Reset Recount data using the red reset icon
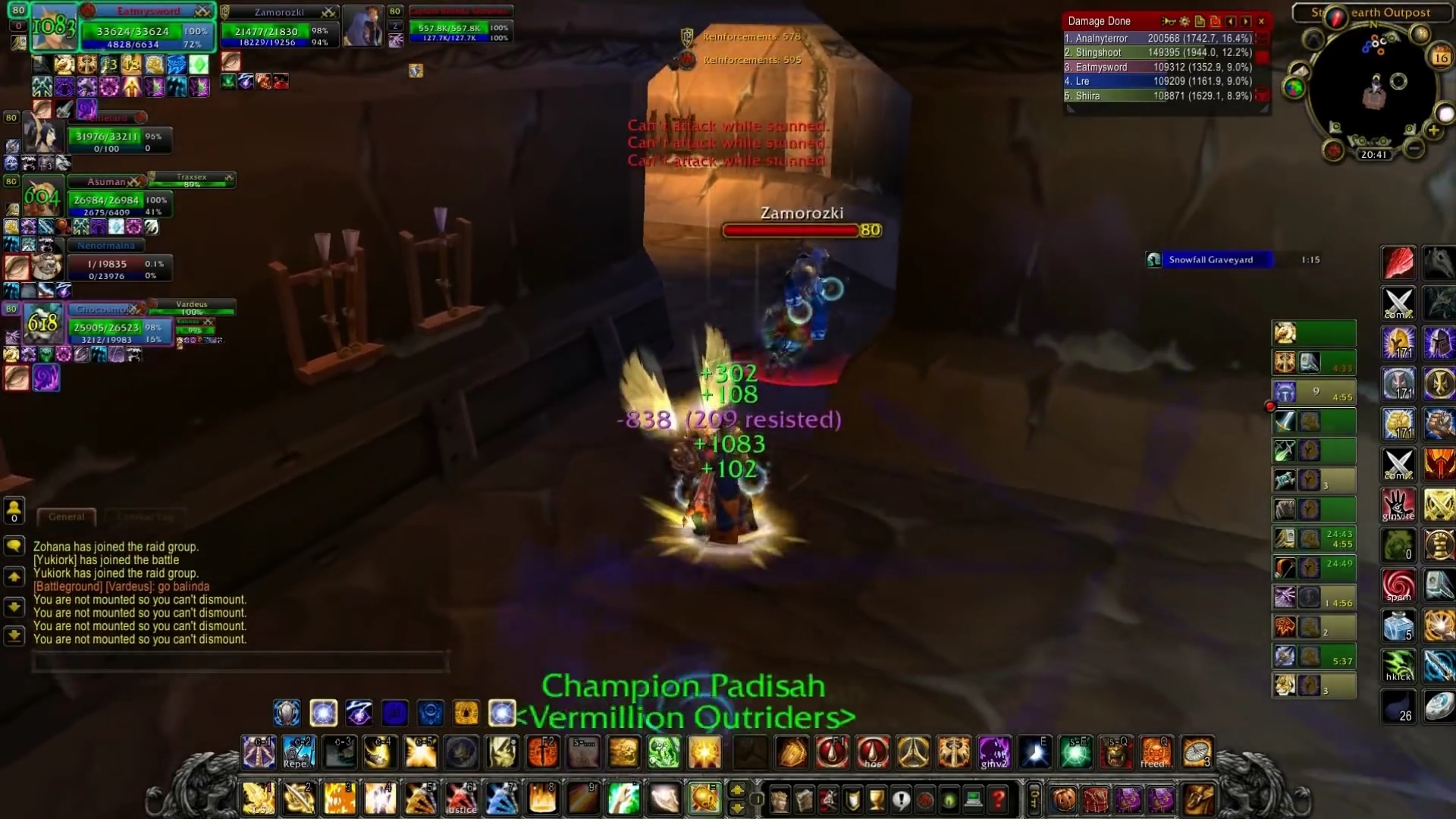Viewport: 1456px width, 819px height. 1215,21
